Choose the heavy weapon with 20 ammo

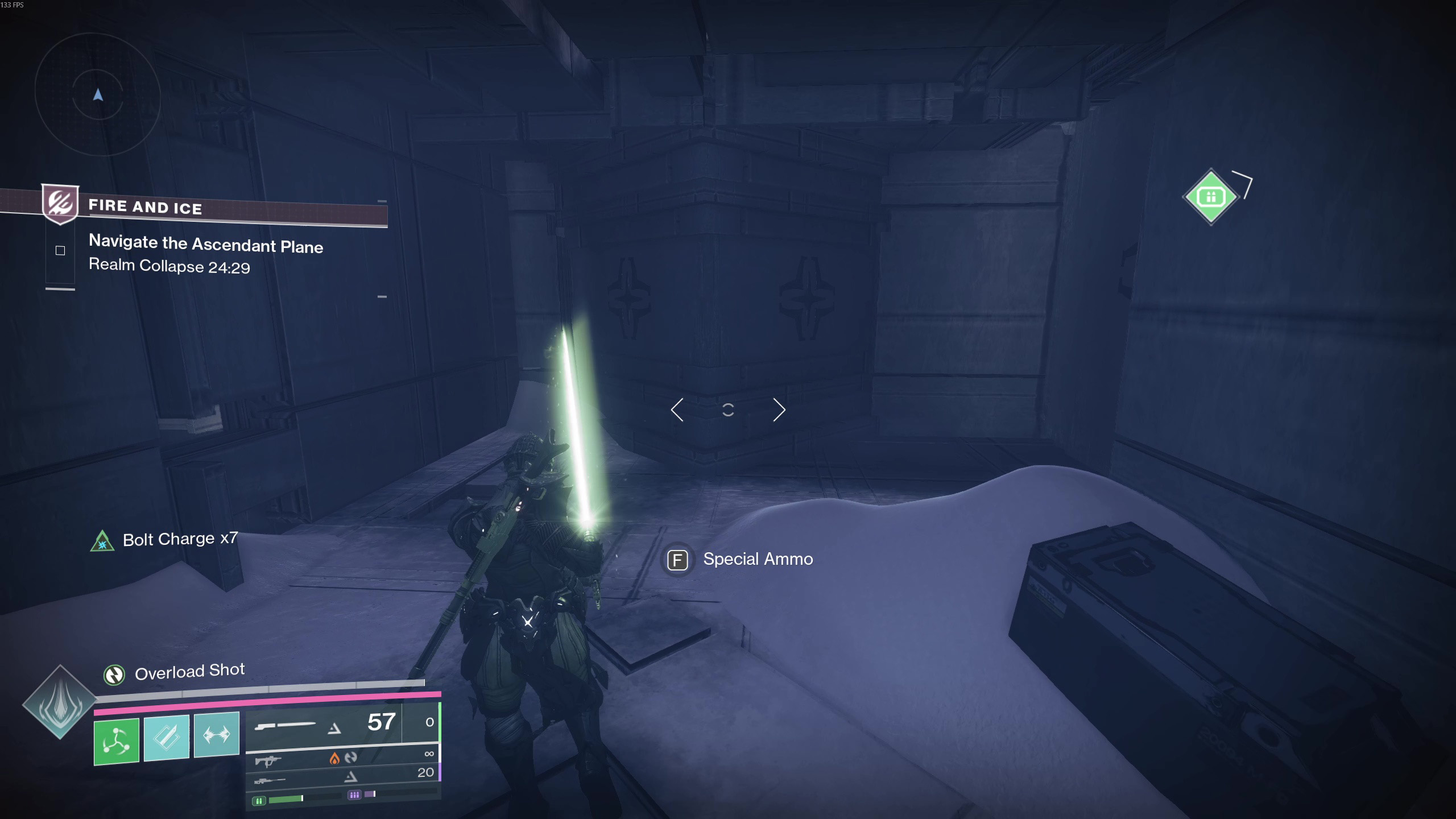pyautogui.click(x=341, y=776)
